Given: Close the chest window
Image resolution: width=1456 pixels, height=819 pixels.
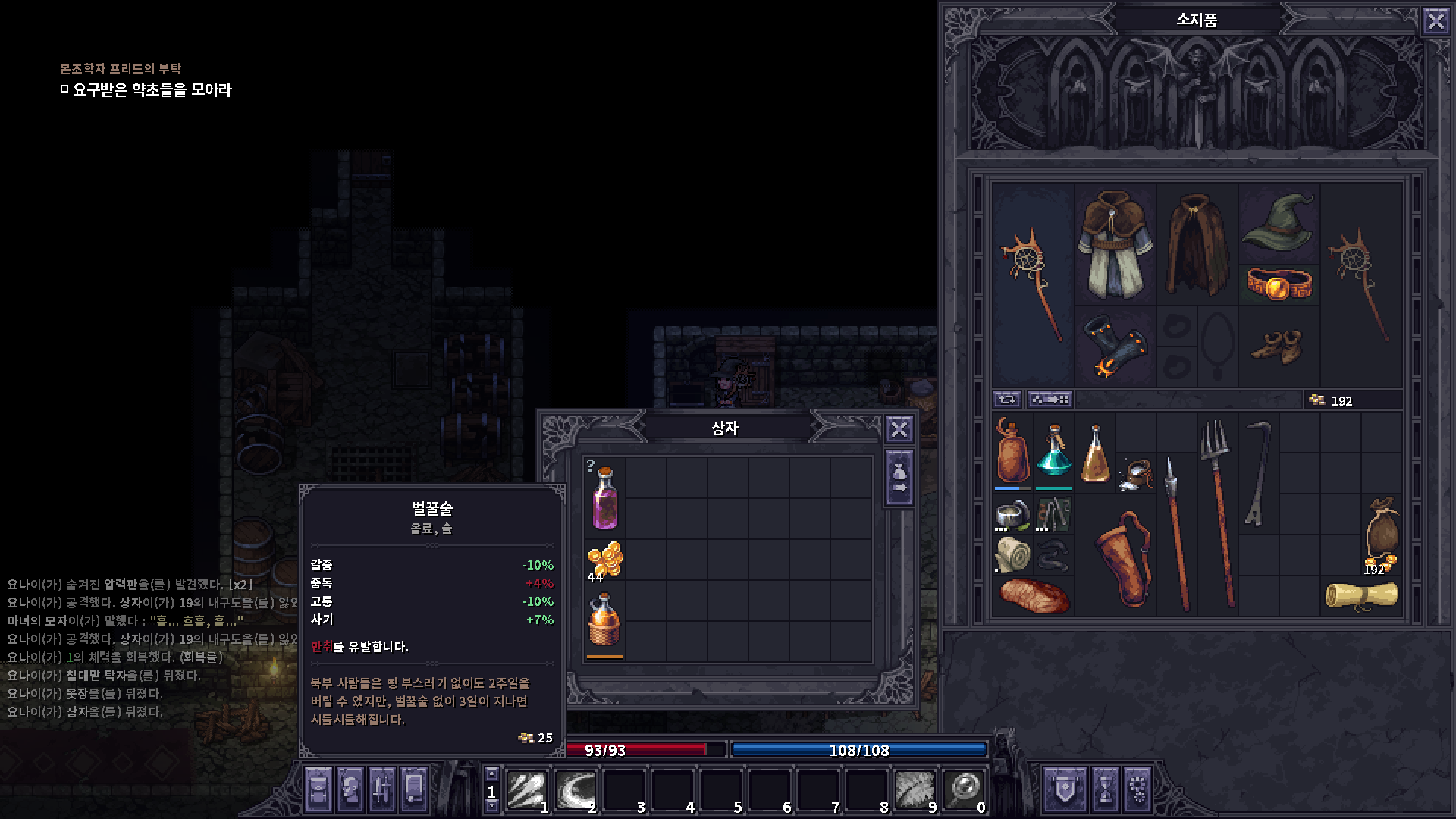Looking at the screenshot, I should coord(899,429).
